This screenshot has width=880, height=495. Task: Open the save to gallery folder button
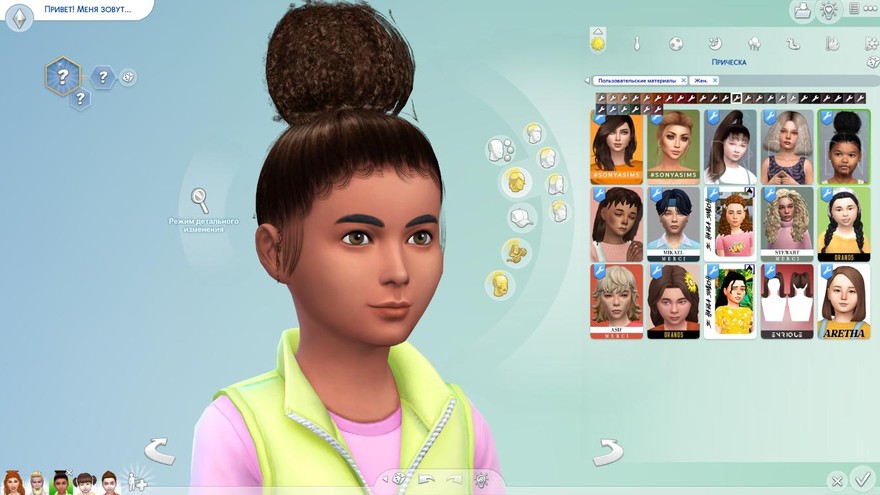[x=801, y=11]
